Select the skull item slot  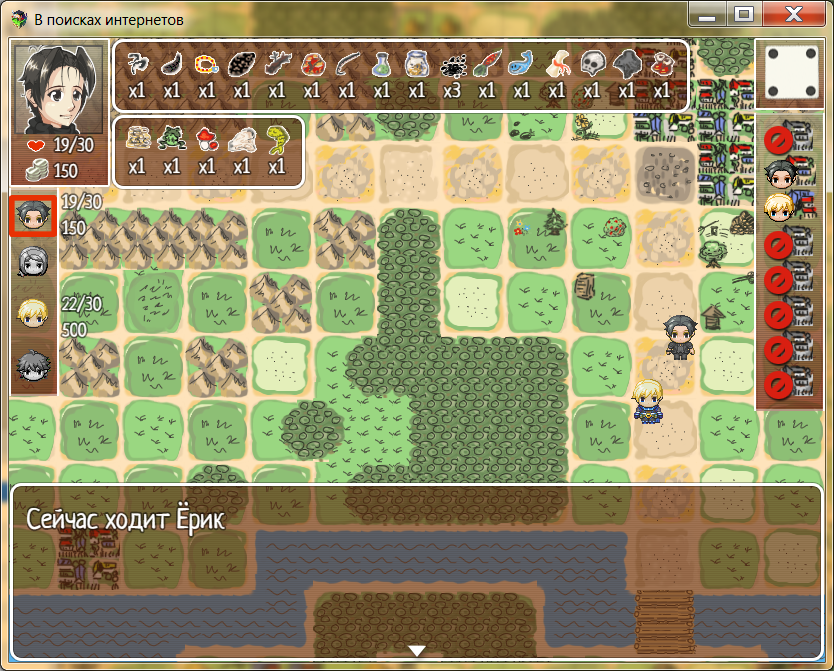click(592, 66)
